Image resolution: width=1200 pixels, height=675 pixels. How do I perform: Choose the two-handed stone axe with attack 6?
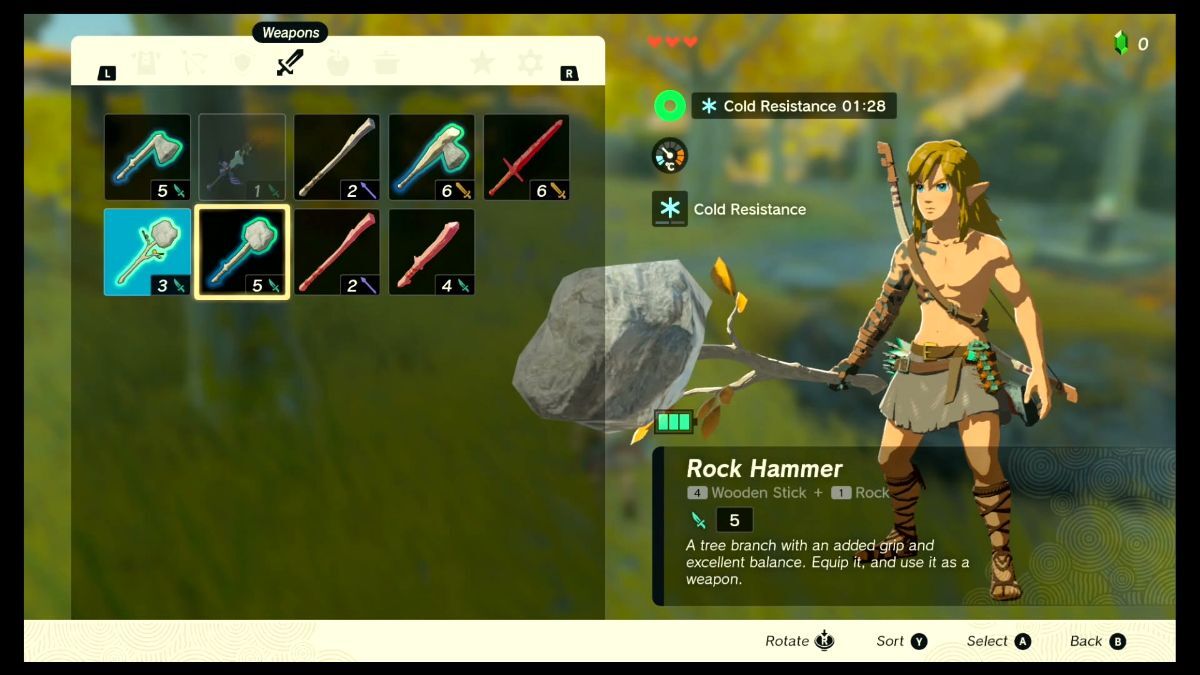tap(432, 157)
